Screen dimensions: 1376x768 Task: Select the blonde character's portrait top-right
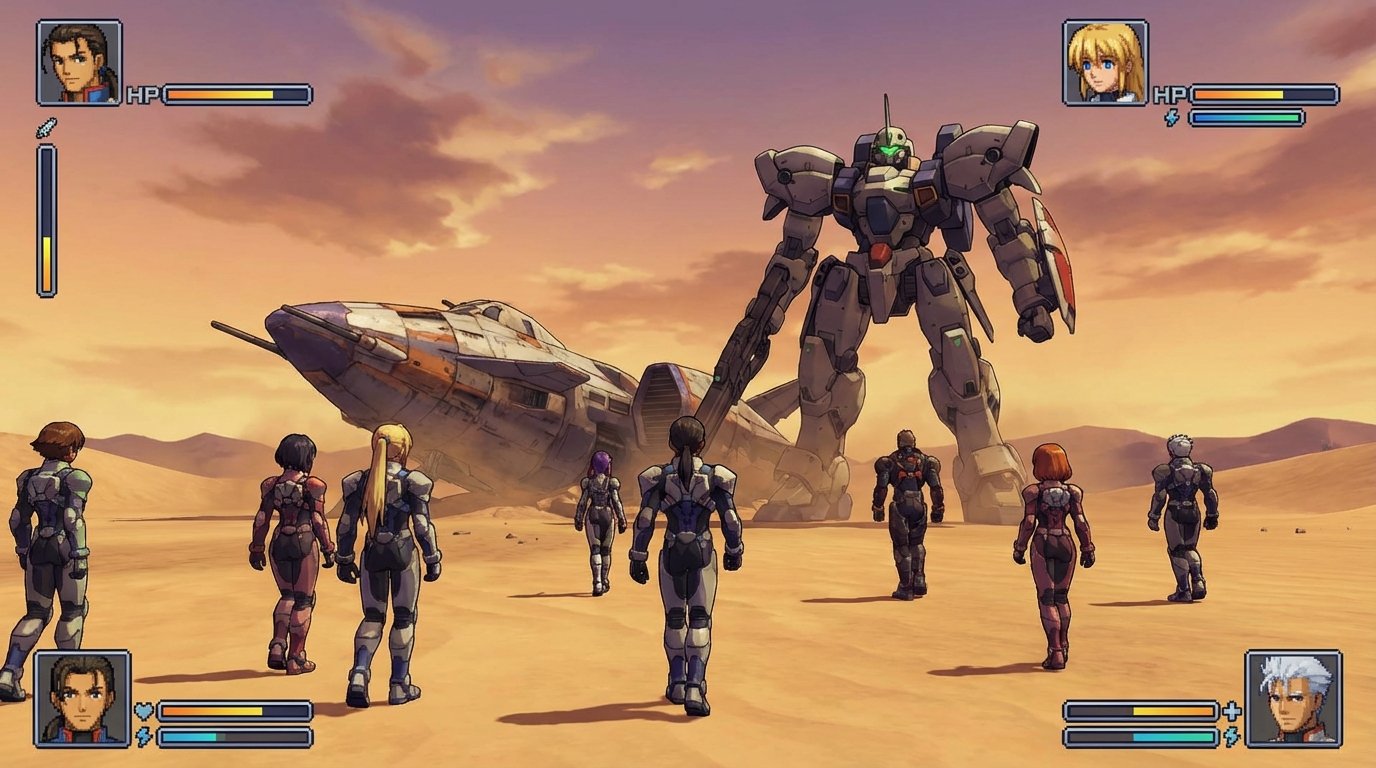[x=1107, y=62]
